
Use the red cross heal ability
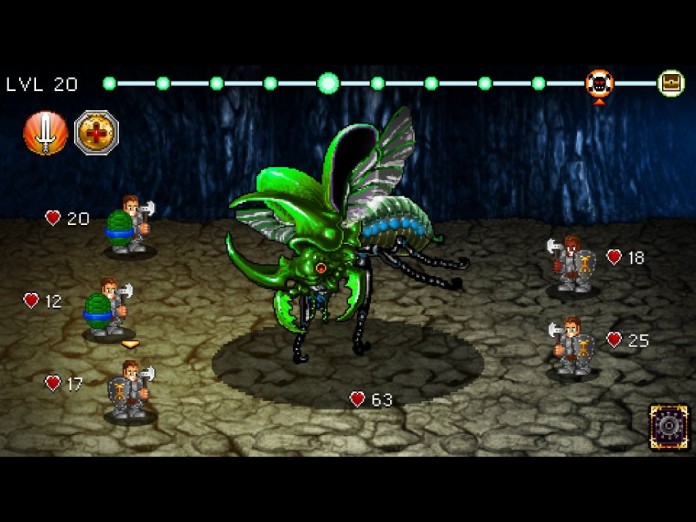tap(96, 133)
